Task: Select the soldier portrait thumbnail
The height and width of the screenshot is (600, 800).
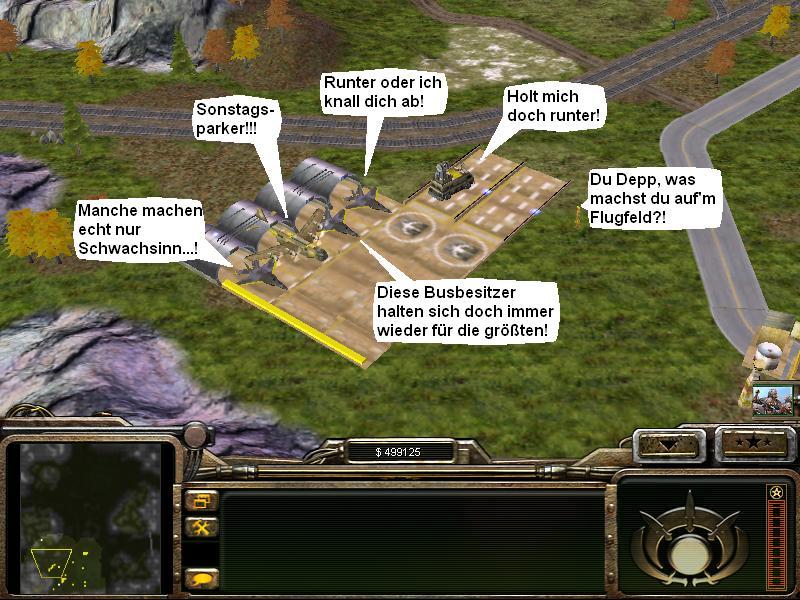Action: [x=771, y=398]
